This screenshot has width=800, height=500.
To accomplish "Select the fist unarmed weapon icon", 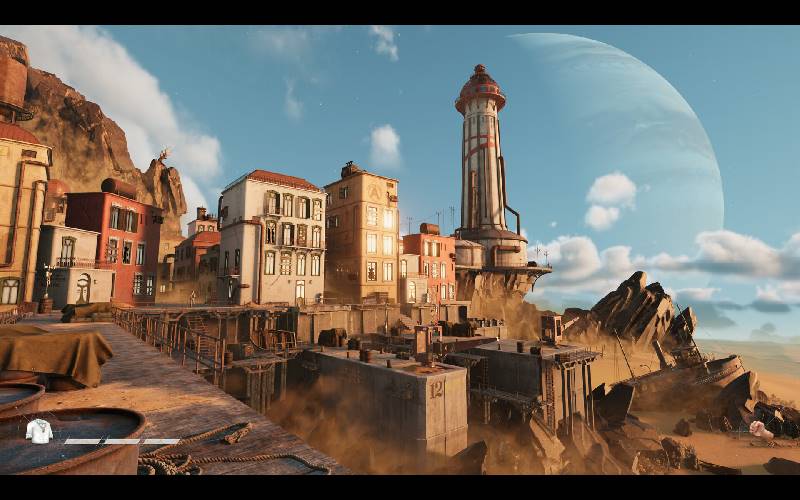I will click(757, 429).
